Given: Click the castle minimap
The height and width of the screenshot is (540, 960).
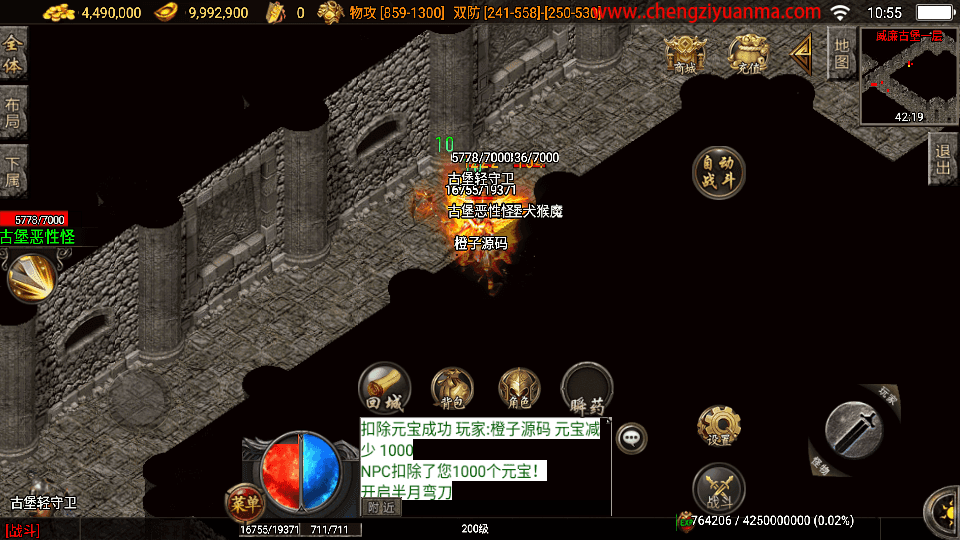Looking at the screenshot, I should coord(908,76).
